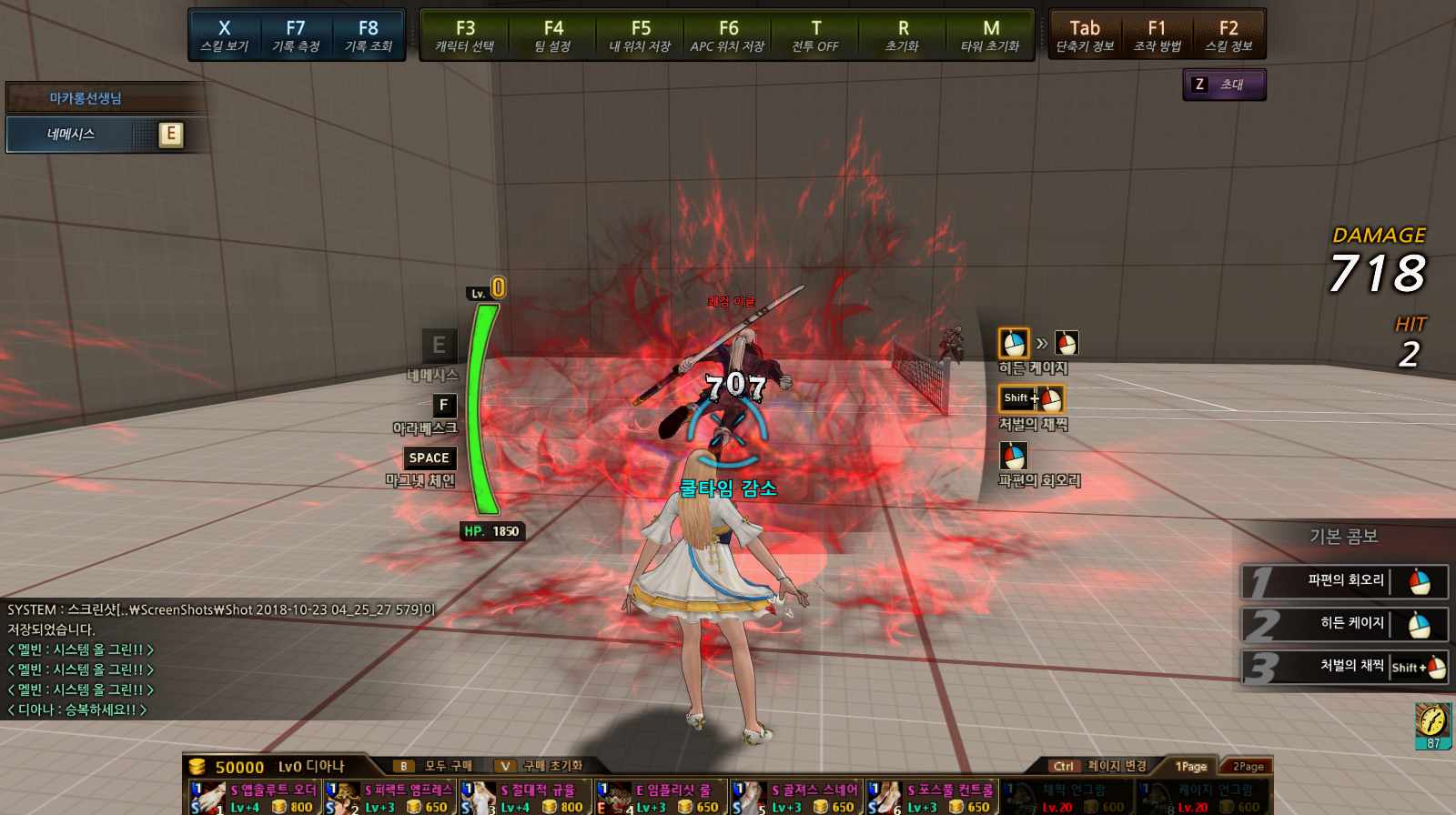Open 팀 설정 team settings
This screenshot has width=1456, height=815.
pos(553,35)
